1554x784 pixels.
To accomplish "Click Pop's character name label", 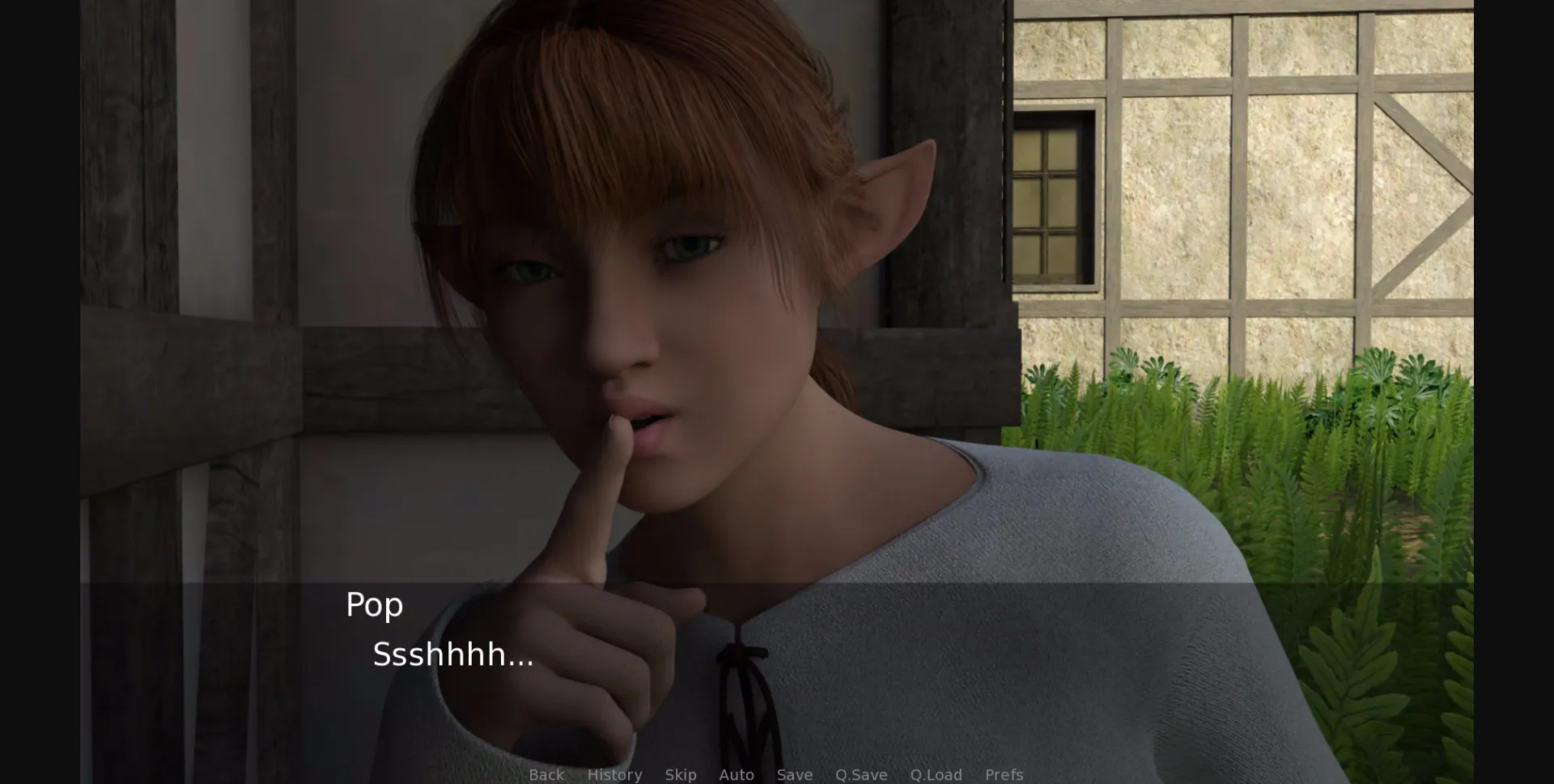I will (x=374, y=603).
